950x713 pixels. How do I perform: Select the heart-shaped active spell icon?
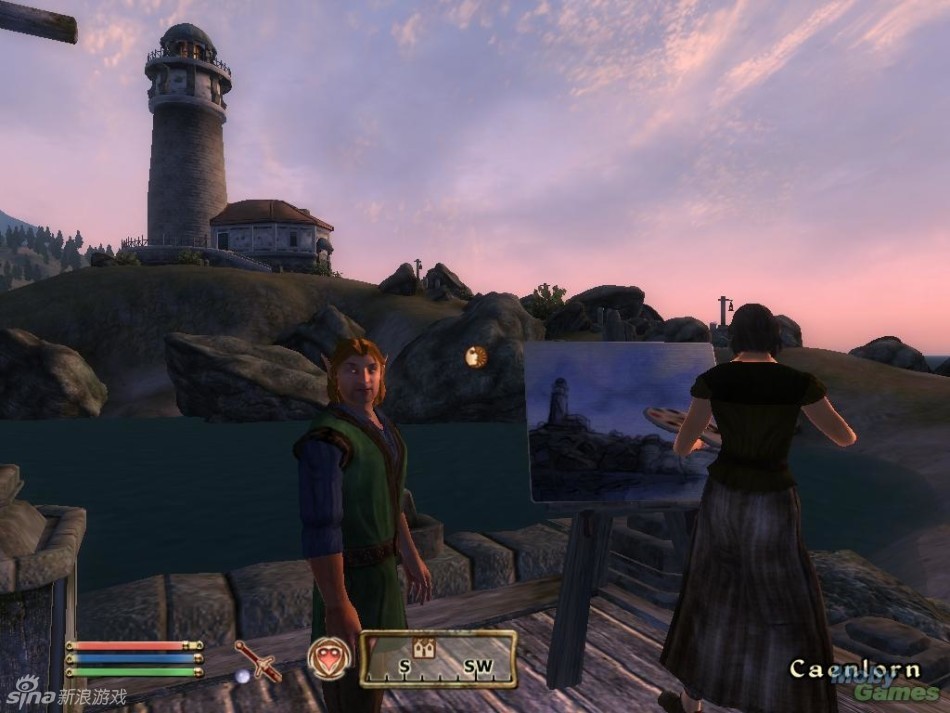tap(330, 659)
